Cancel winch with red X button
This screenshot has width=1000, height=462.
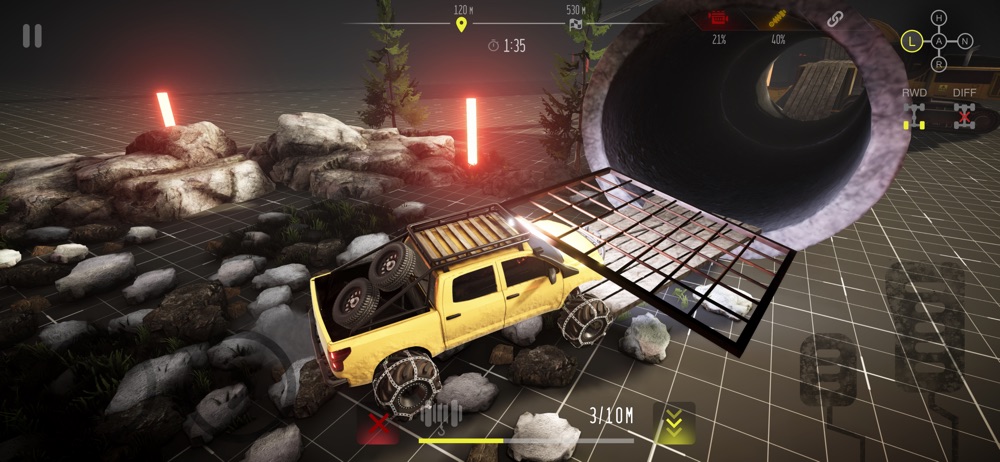click(378, 427)
